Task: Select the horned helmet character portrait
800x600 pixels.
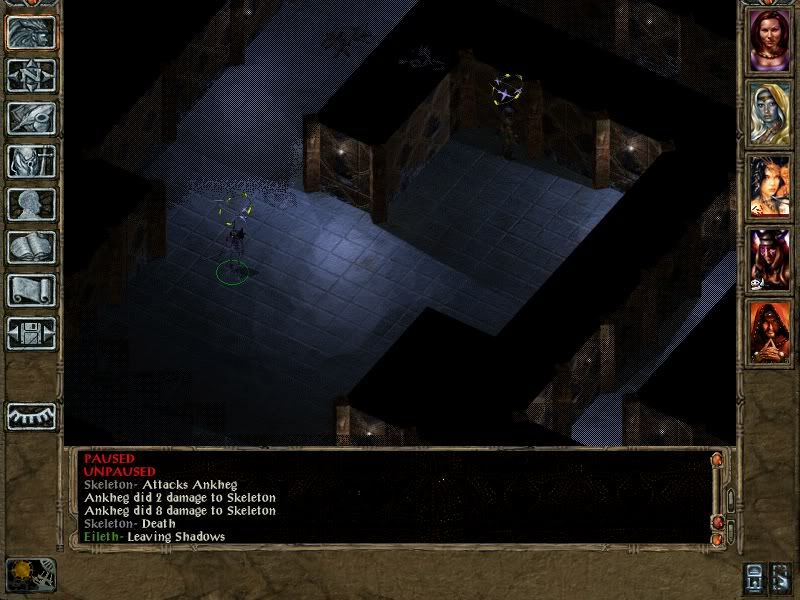Action: 770,259
